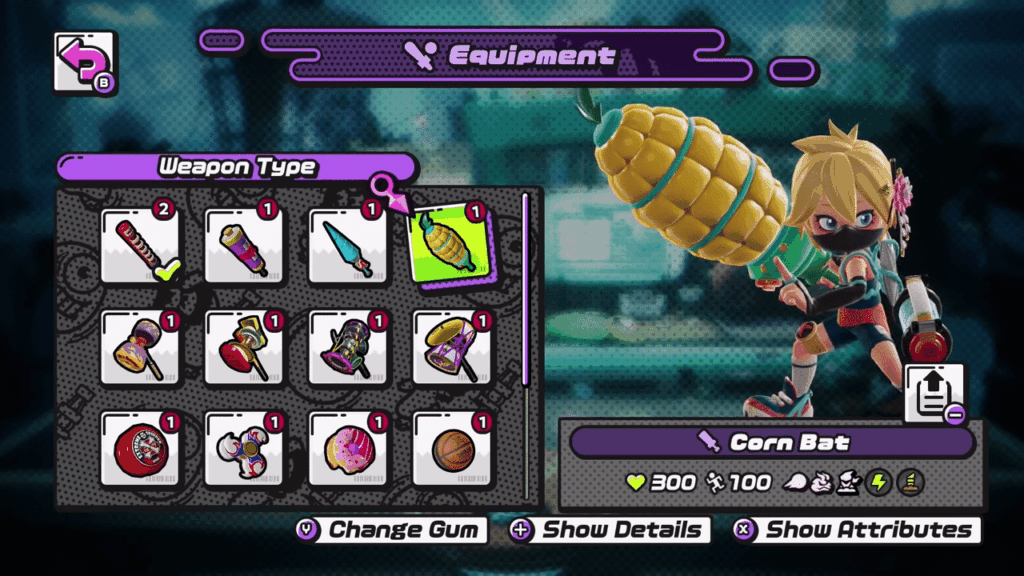
Task: Pick the red yo-yo weapon
Action: (x=141, y=450)
